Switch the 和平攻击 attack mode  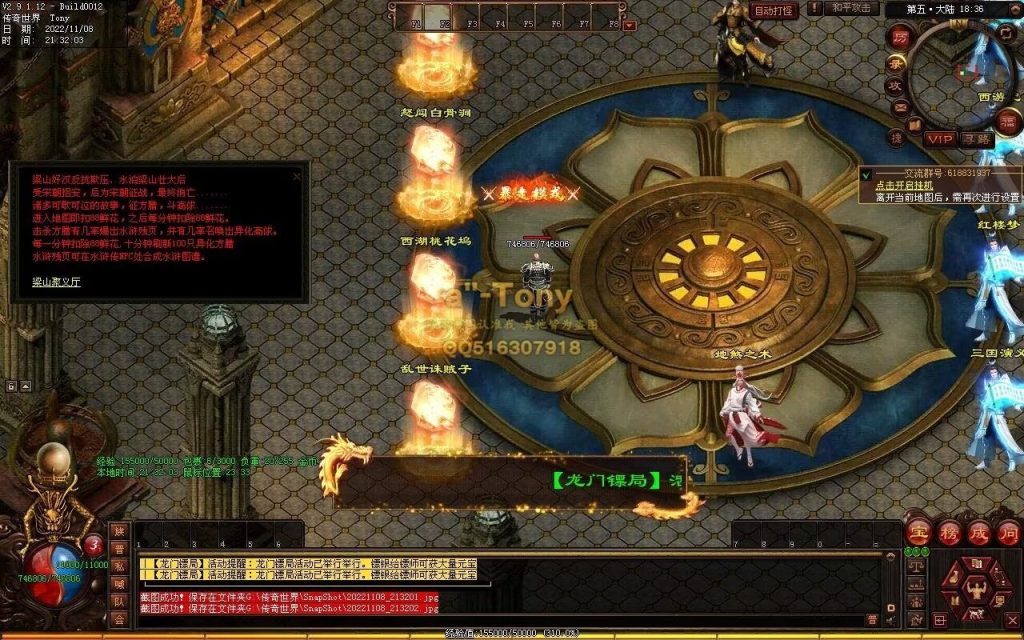coord(853,8)
